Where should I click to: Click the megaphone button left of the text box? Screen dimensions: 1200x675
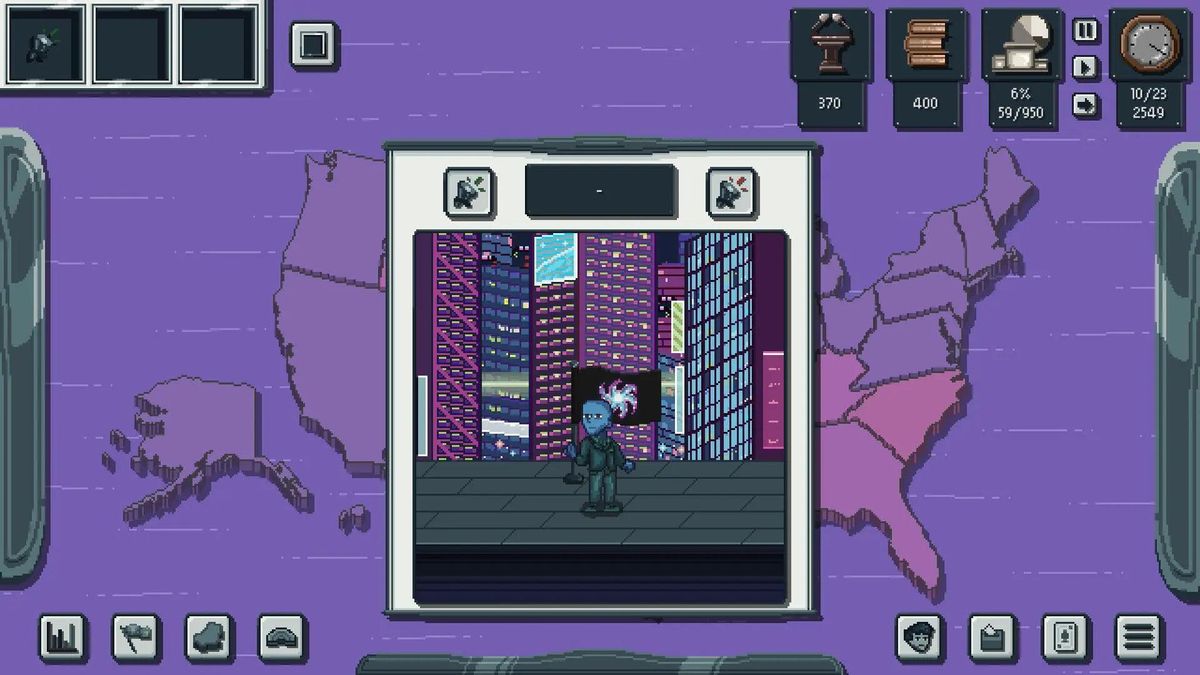tap(469, 192)
